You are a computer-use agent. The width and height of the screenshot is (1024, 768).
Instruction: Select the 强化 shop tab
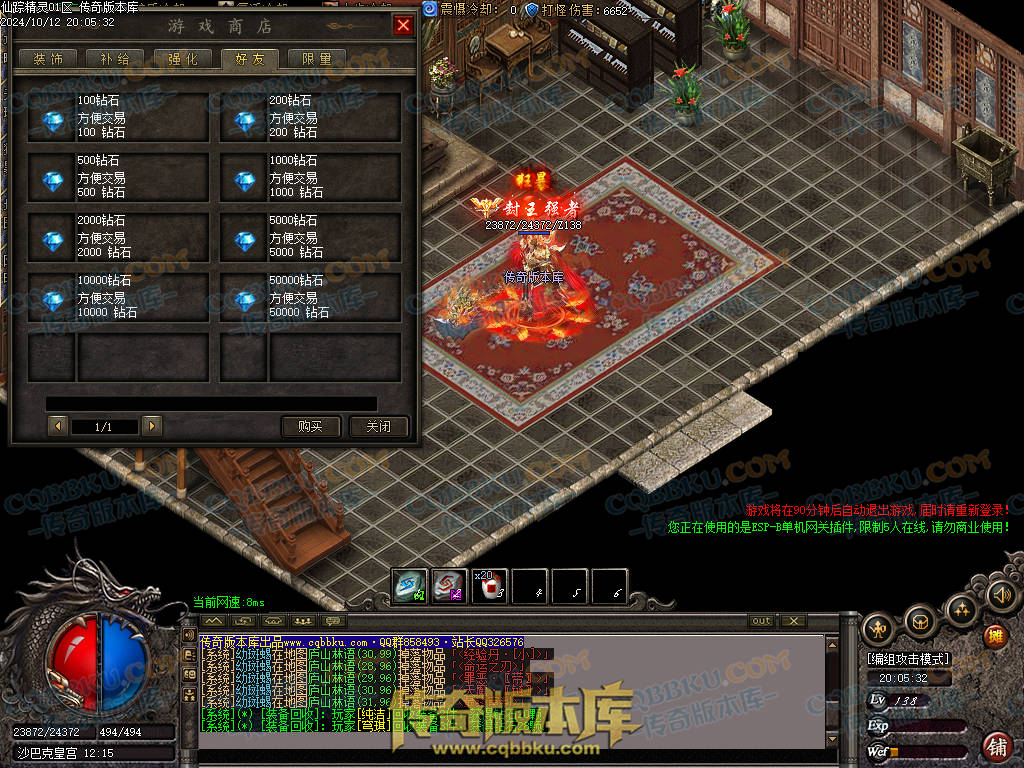click(182, 59)
